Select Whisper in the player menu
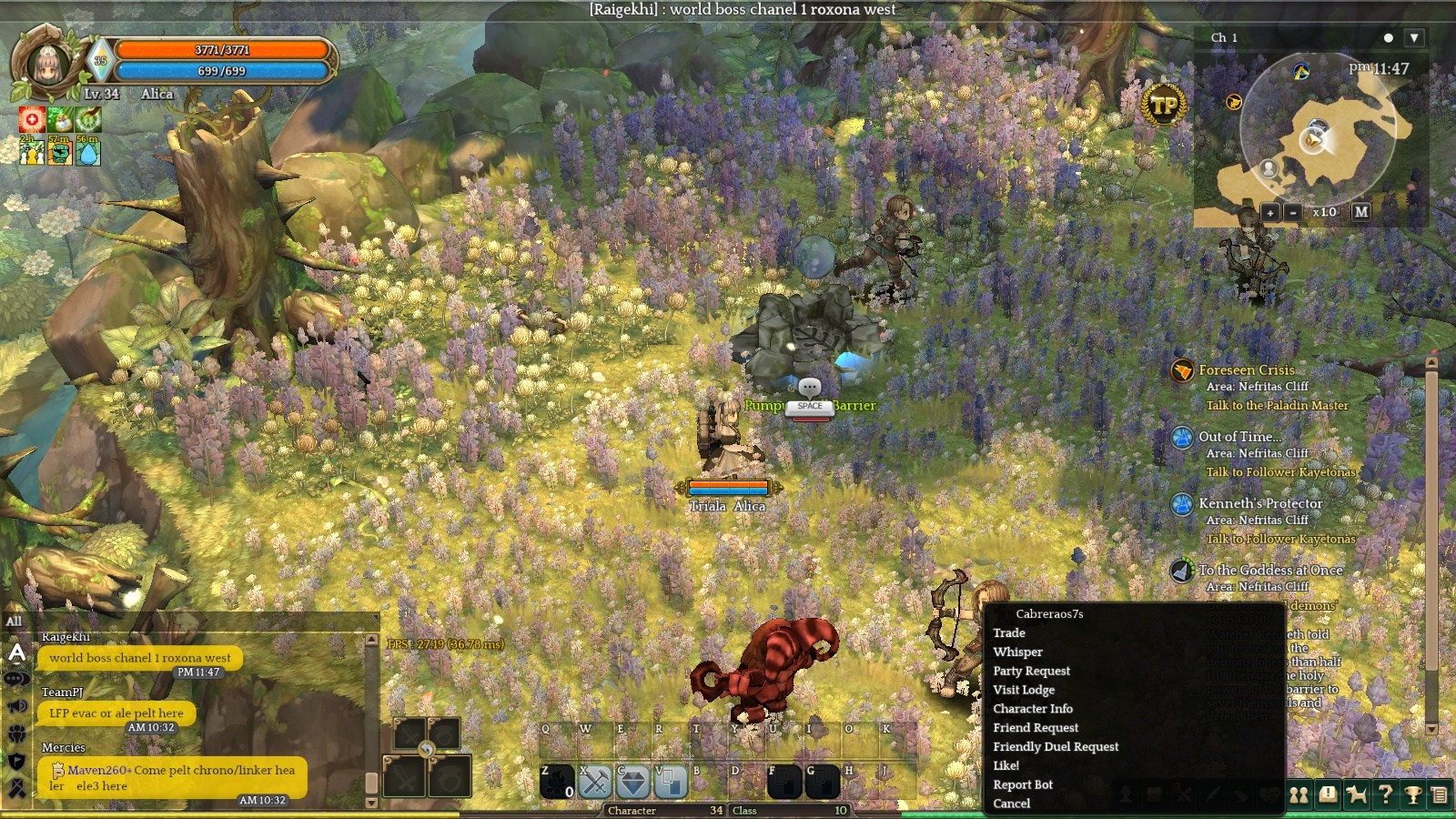The height and width of the screenshot is (819, 1456). [1018, 652]
